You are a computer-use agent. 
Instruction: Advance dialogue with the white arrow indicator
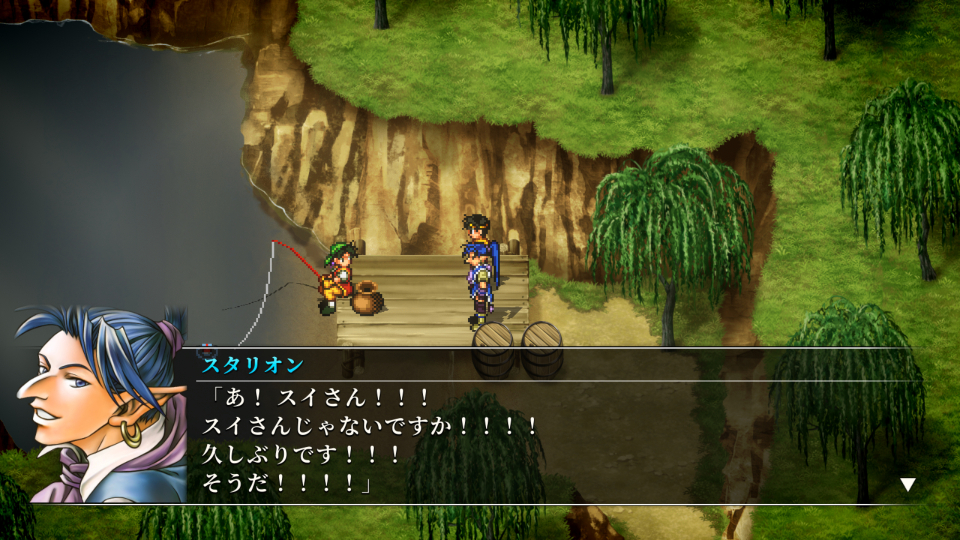[907, 485]
